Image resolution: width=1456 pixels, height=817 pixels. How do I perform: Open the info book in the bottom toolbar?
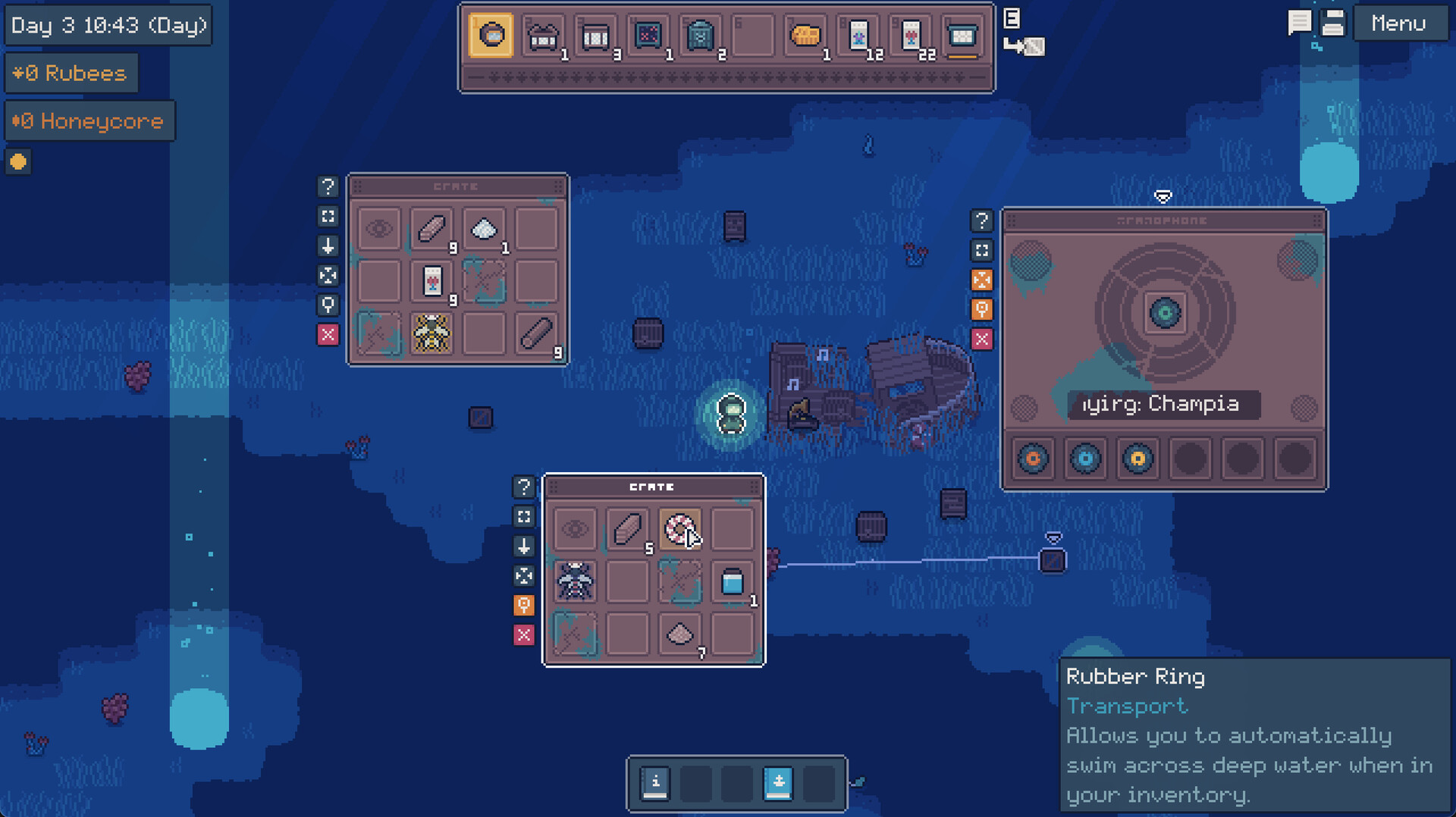point(656,782)
